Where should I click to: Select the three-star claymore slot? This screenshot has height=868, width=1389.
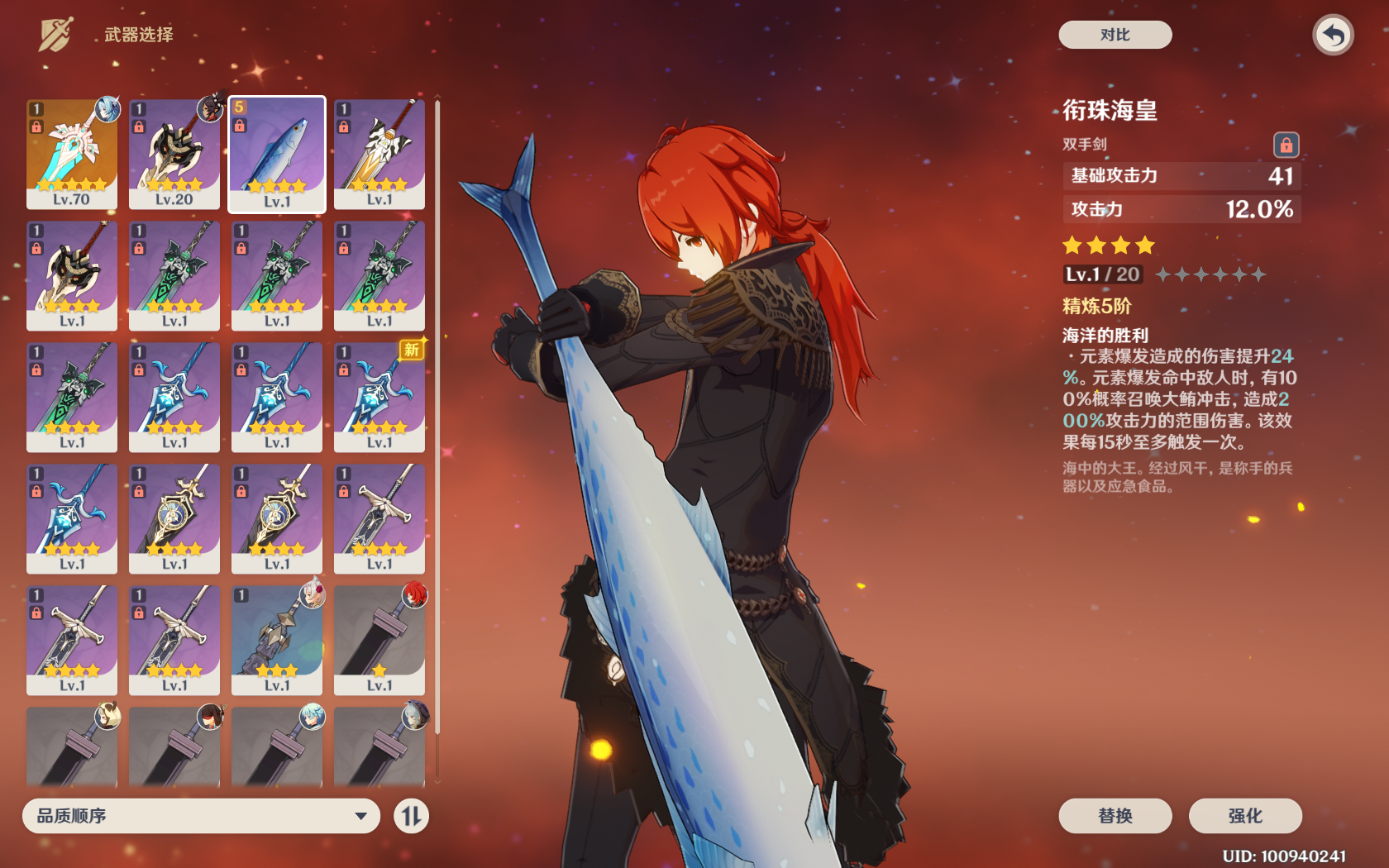pos(277,640)
